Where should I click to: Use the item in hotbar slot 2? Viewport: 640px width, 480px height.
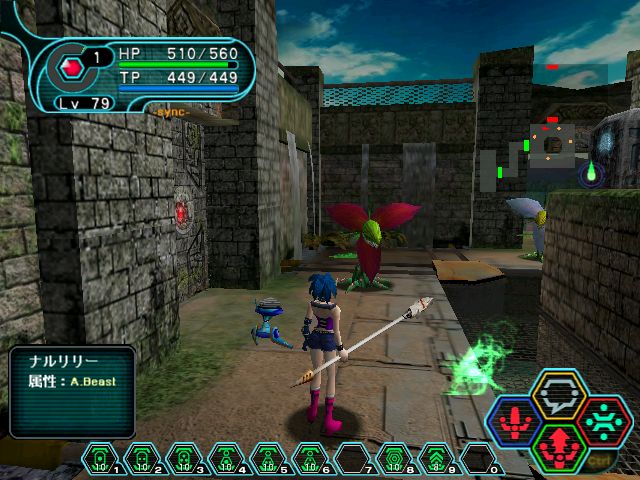click(141, 460)
